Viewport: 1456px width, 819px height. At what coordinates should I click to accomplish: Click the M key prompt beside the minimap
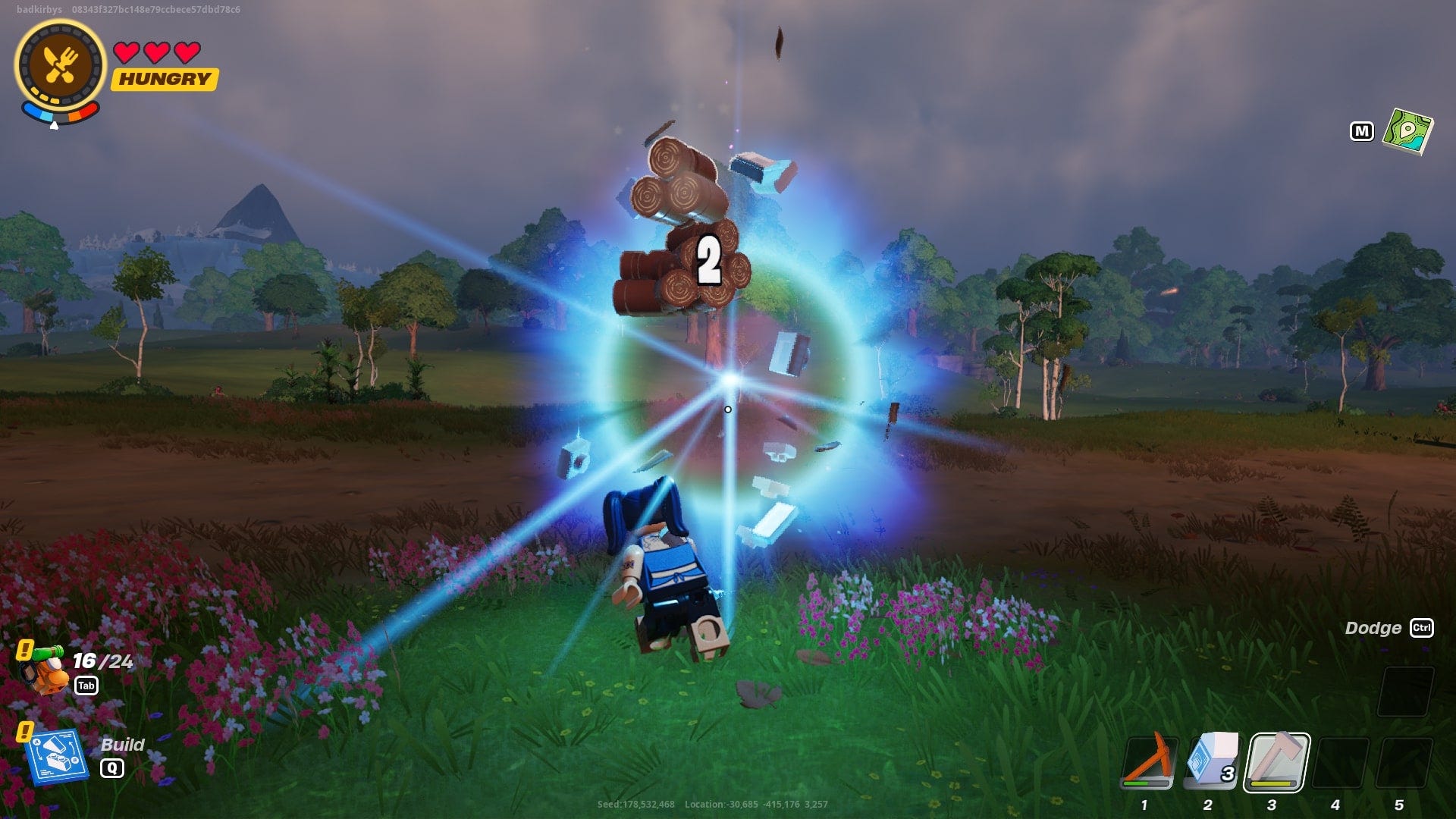1363,130
